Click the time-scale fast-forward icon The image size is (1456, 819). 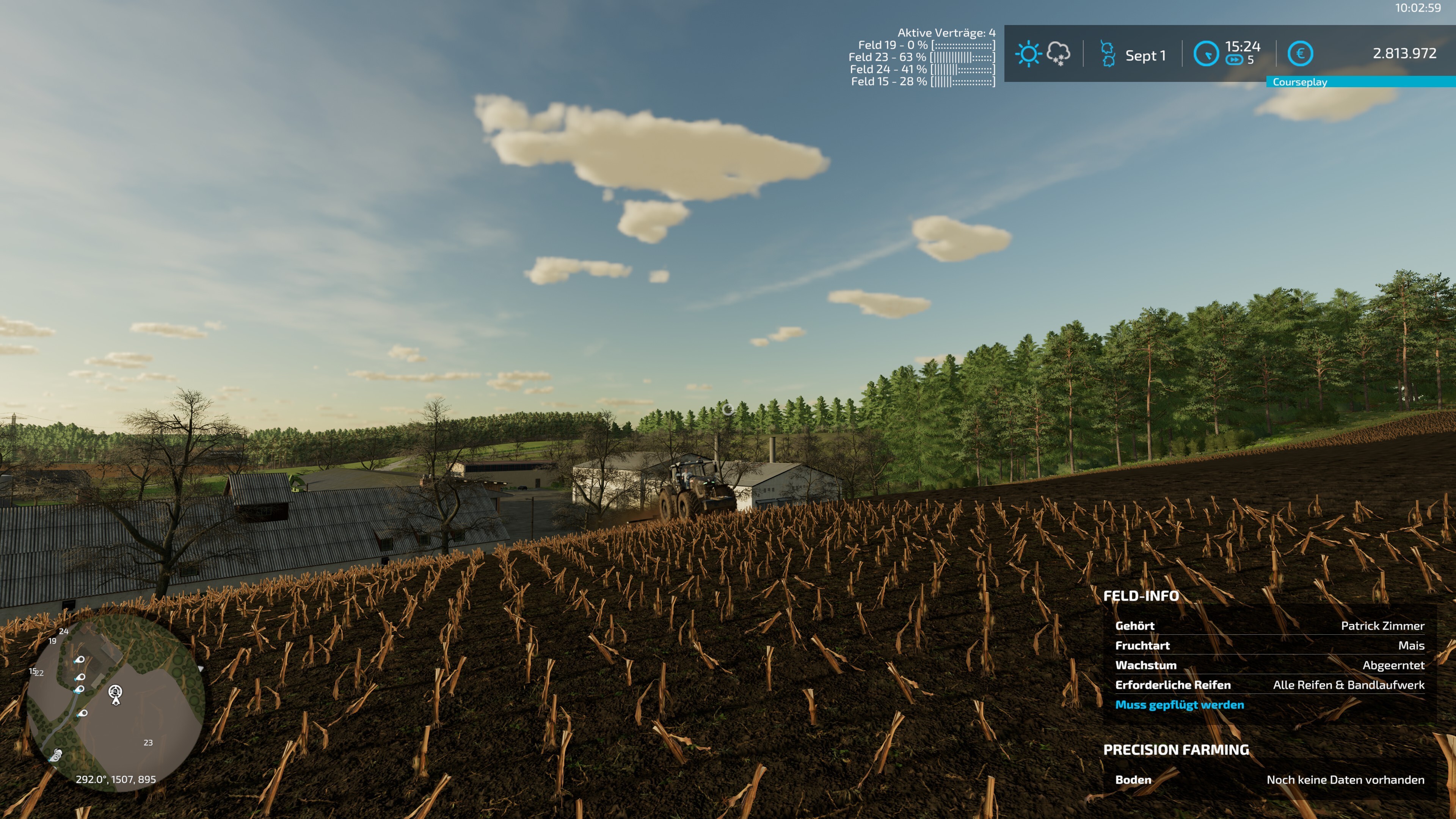[1234, 61]
